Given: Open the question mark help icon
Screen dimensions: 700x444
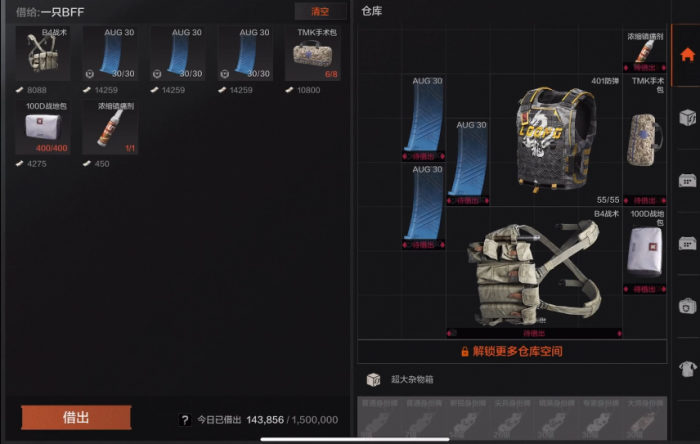Looking at the screenshot, I should point(184,421).
